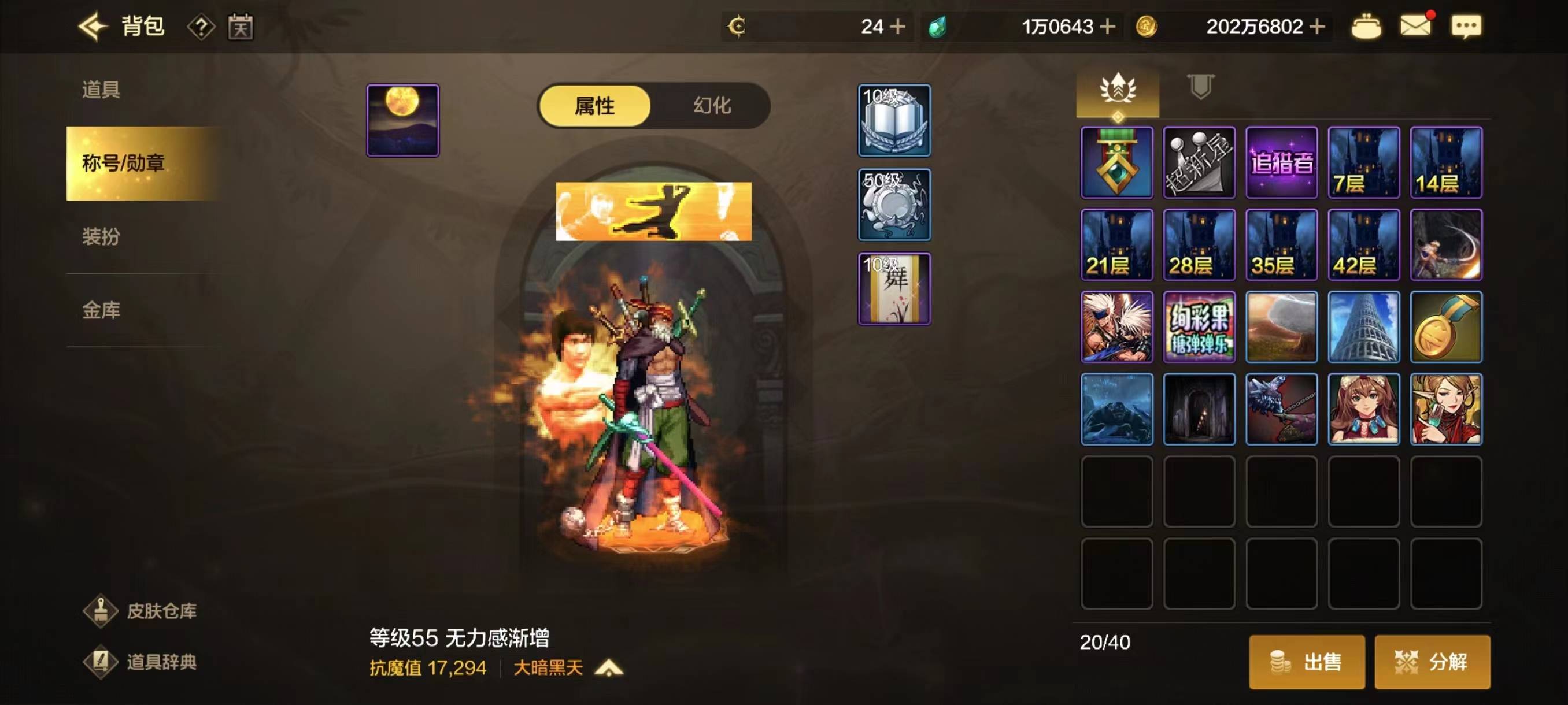The height and width of the screenshot is (705, 1568).
Task: Switch to the shield tab in the medal panel
Action: tap(1200, 88)
